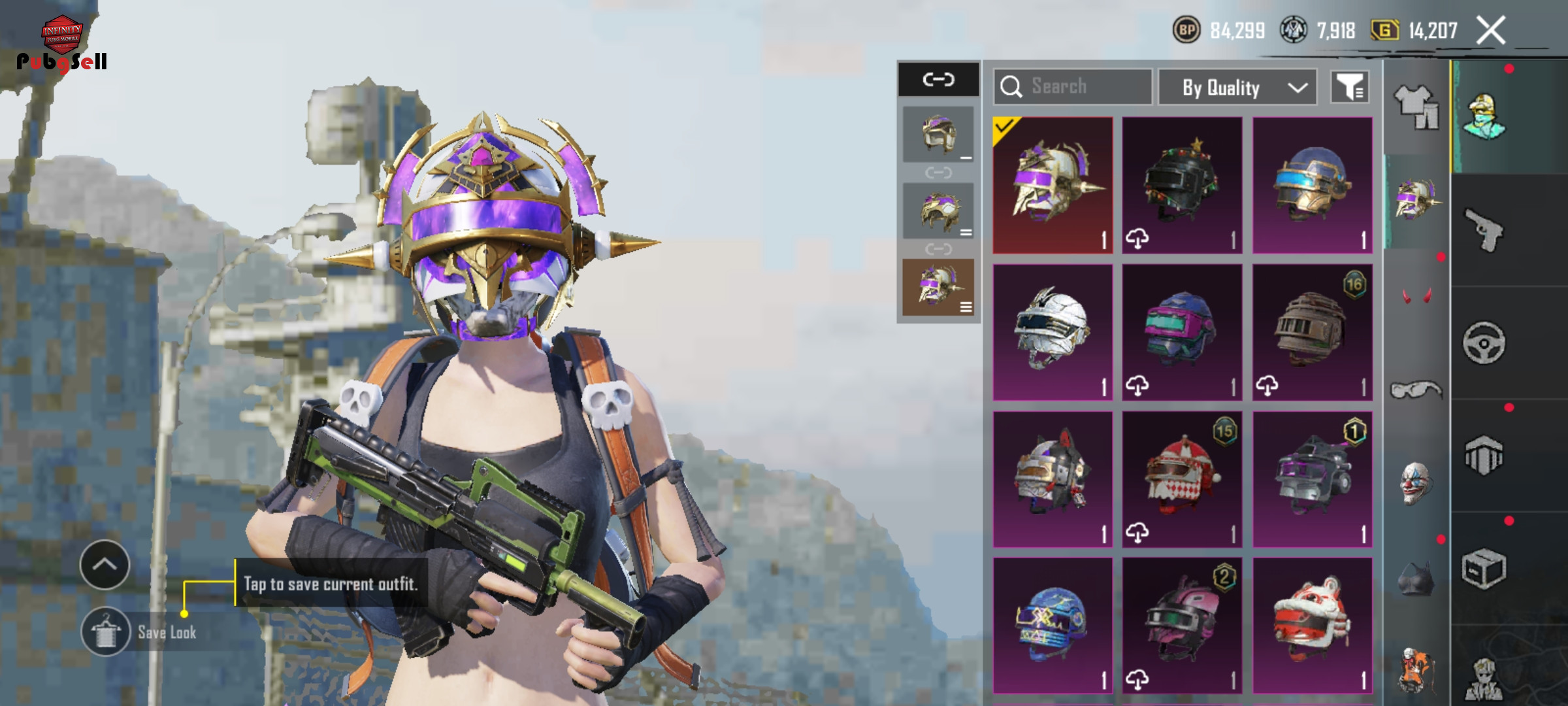The image size is (1568, 706).
Task: Select the black Christmas lights helmet
Action: click(1182, 186)
